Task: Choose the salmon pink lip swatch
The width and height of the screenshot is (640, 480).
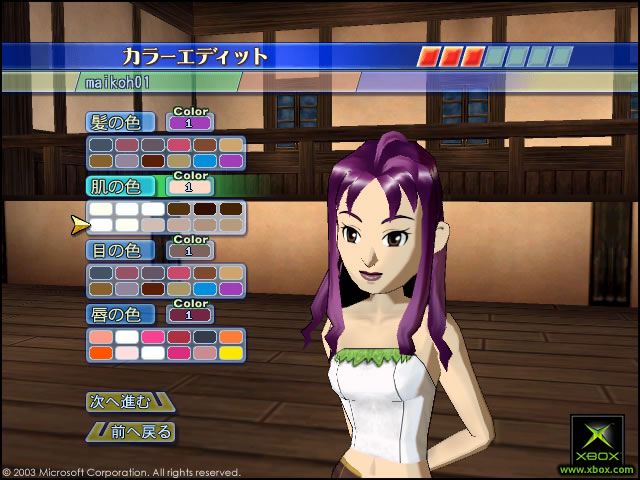Action: [100, 337]
